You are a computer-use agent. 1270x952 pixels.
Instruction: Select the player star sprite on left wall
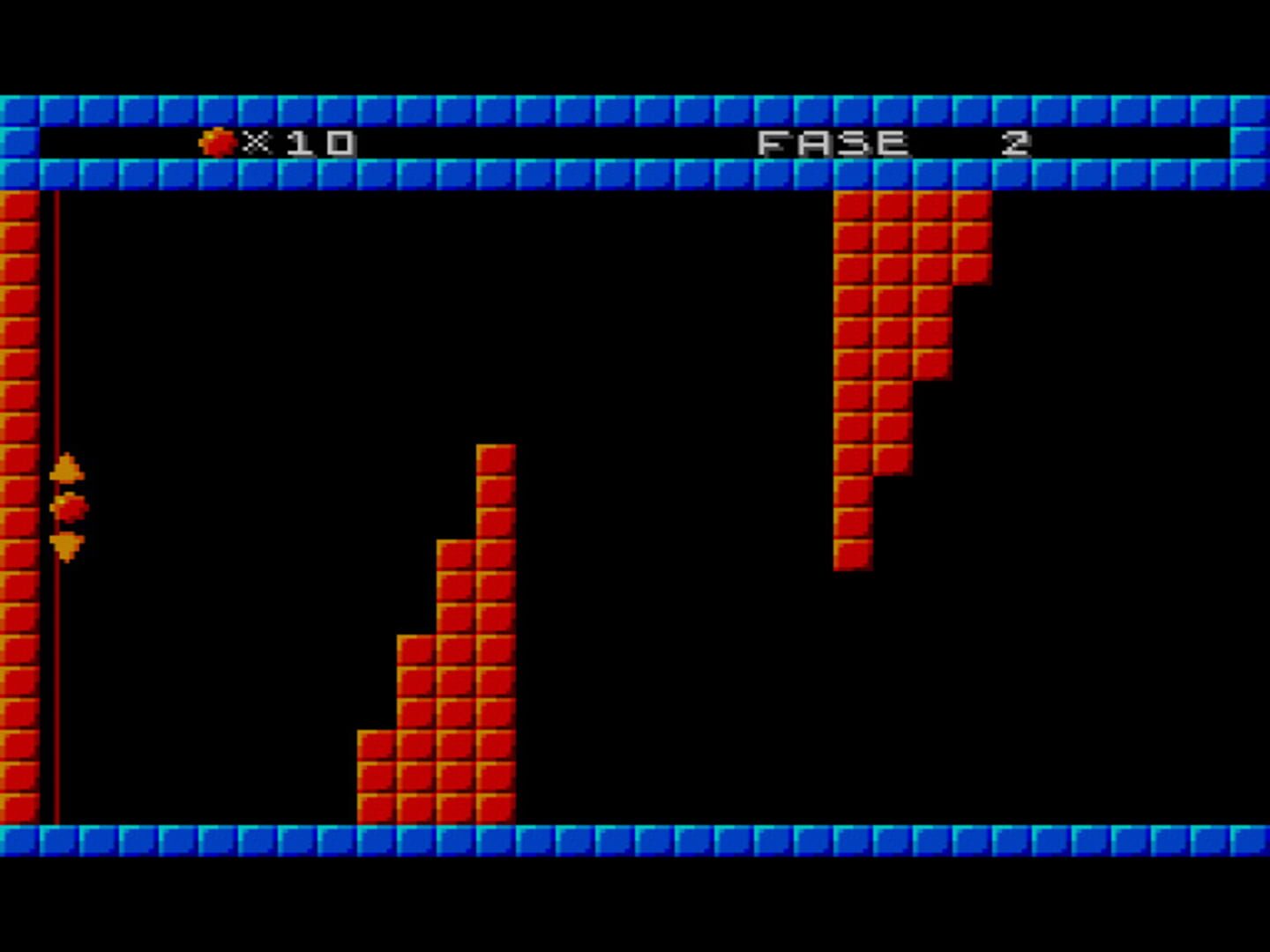[x=69, y=506]
